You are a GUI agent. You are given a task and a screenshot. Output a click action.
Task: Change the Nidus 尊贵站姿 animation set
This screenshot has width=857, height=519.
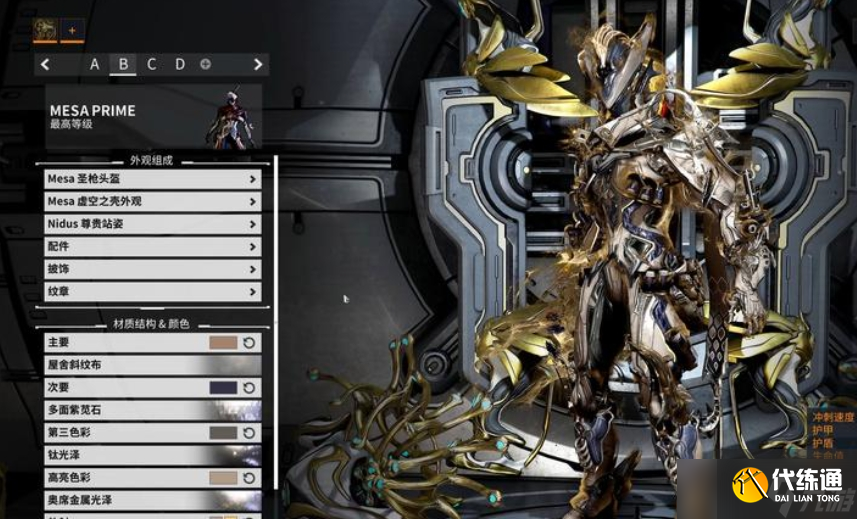click(152, 224)
